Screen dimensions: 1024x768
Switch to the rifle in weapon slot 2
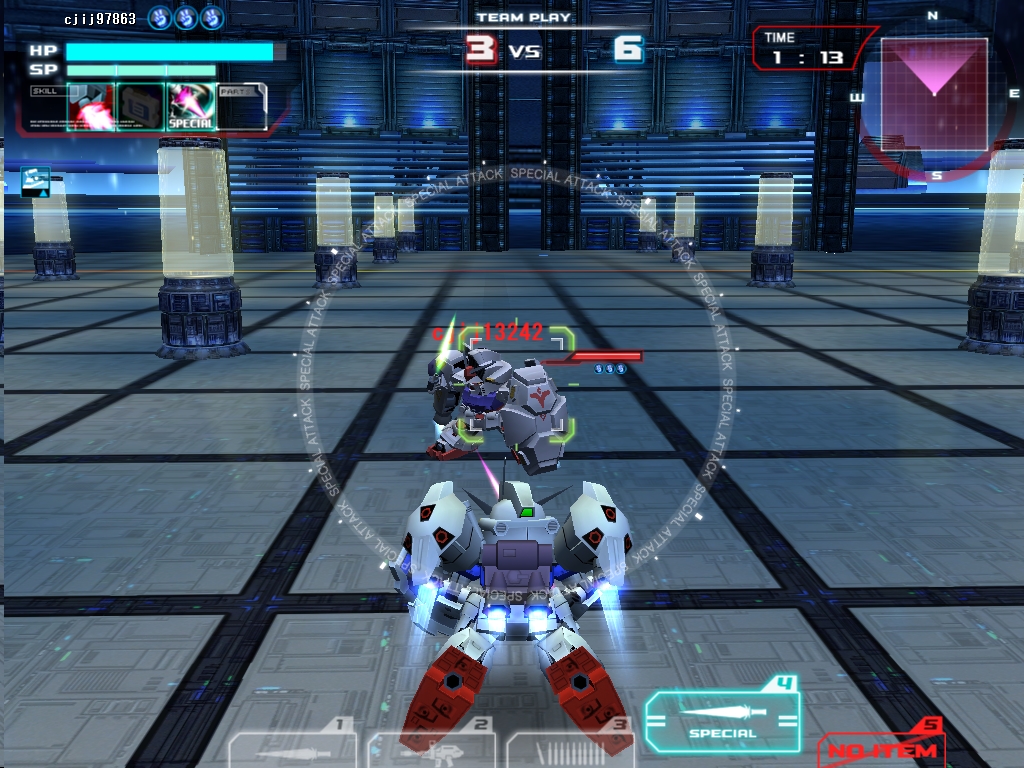431,748
